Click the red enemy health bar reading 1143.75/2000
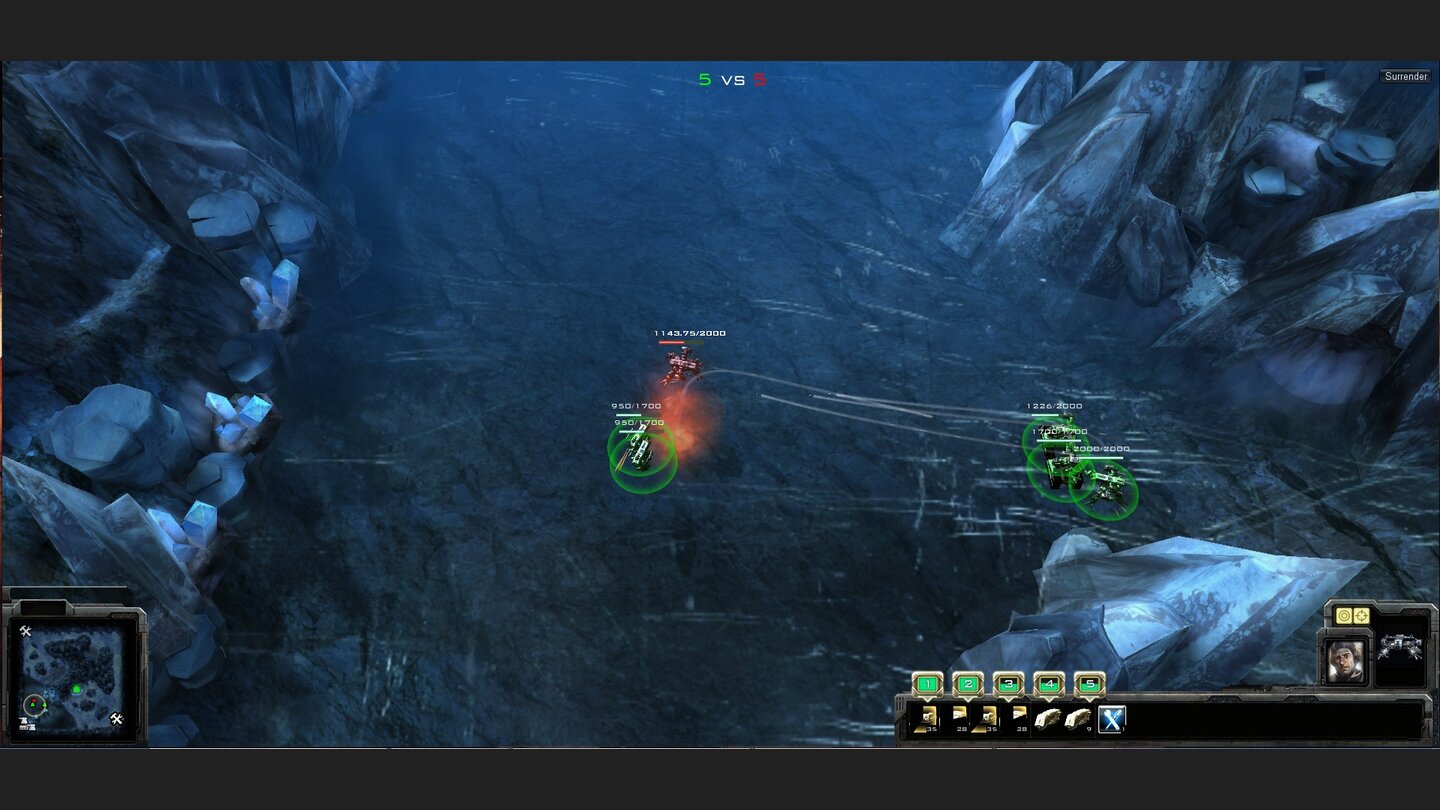This screenshot has width=1440, height=810. [683, 340]
